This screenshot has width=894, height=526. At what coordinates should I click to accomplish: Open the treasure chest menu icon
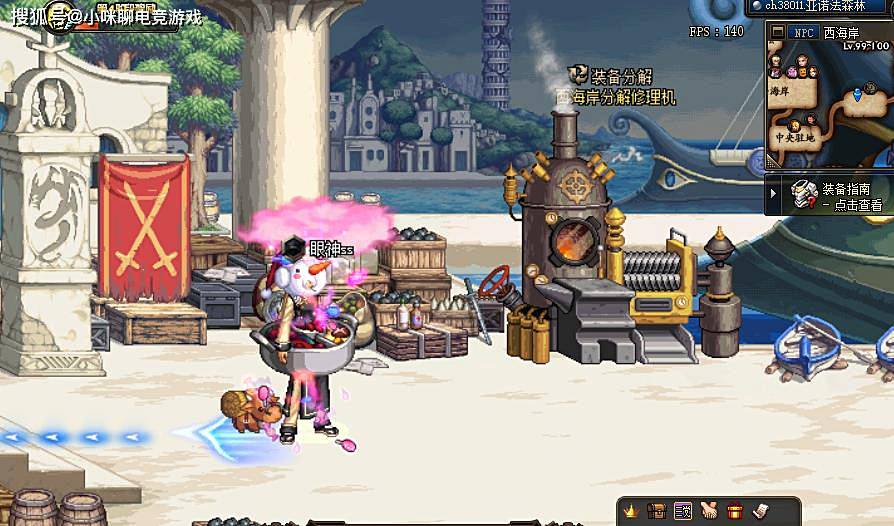(657, 511)
